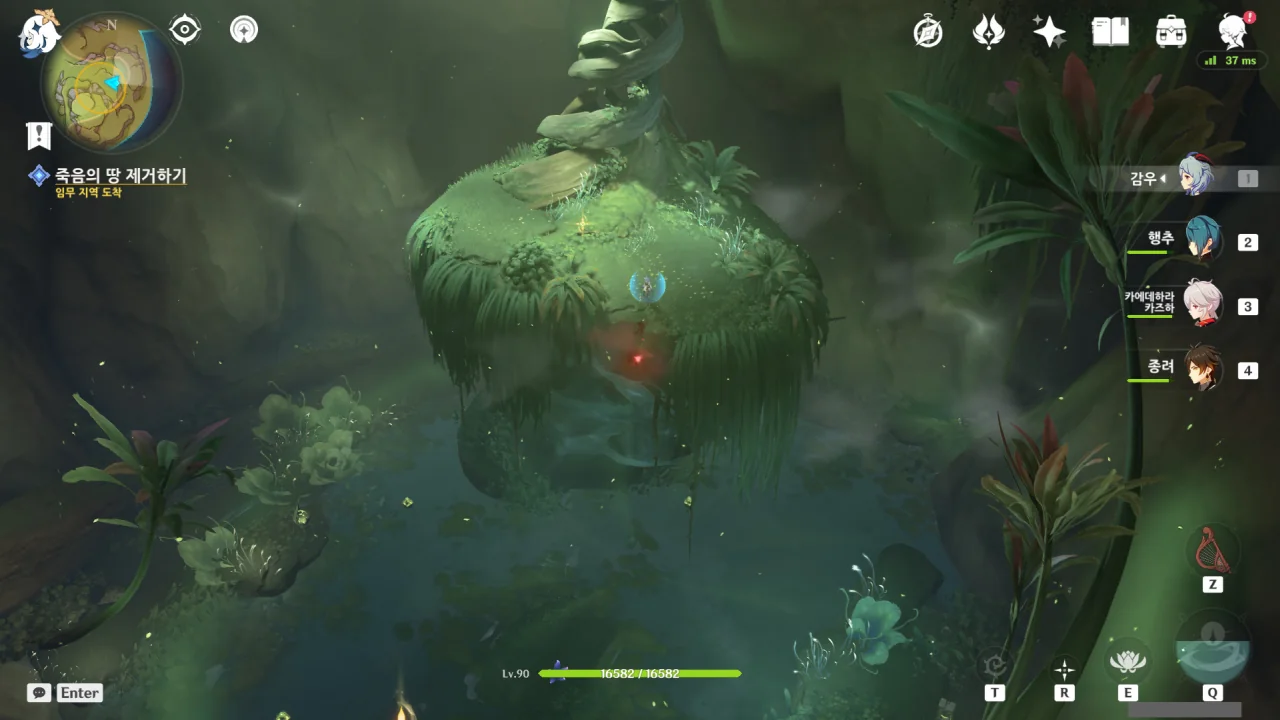
Task: Open the inventory backpack icon
Action: (1170, 32)
